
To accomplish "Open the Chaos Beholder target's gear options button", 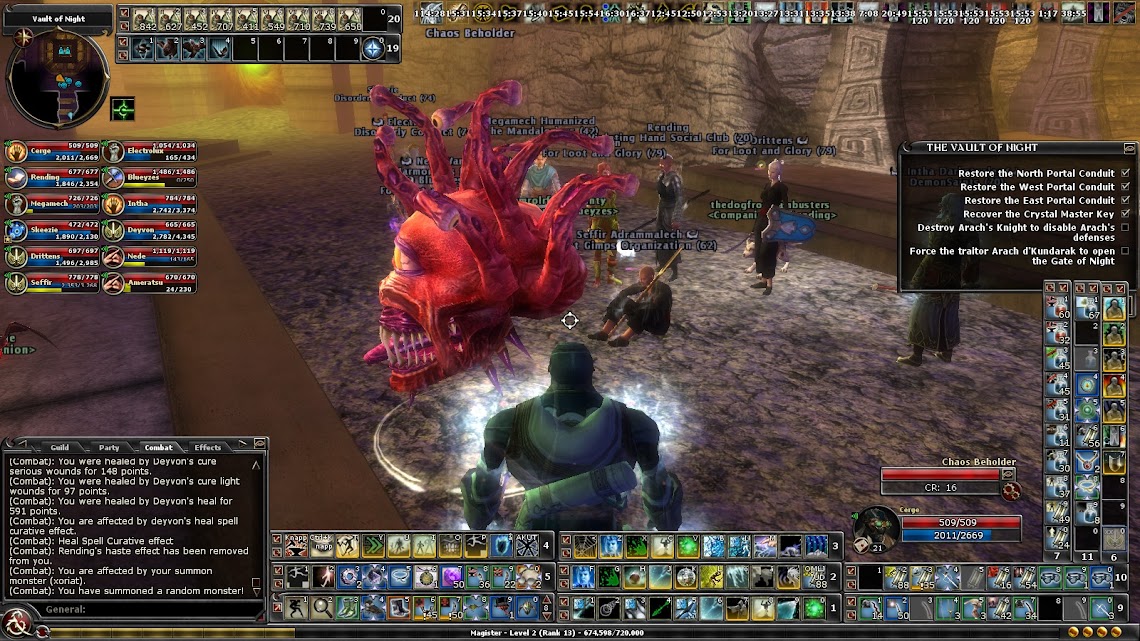I will pyautogui.click(x=1012, y=490).
